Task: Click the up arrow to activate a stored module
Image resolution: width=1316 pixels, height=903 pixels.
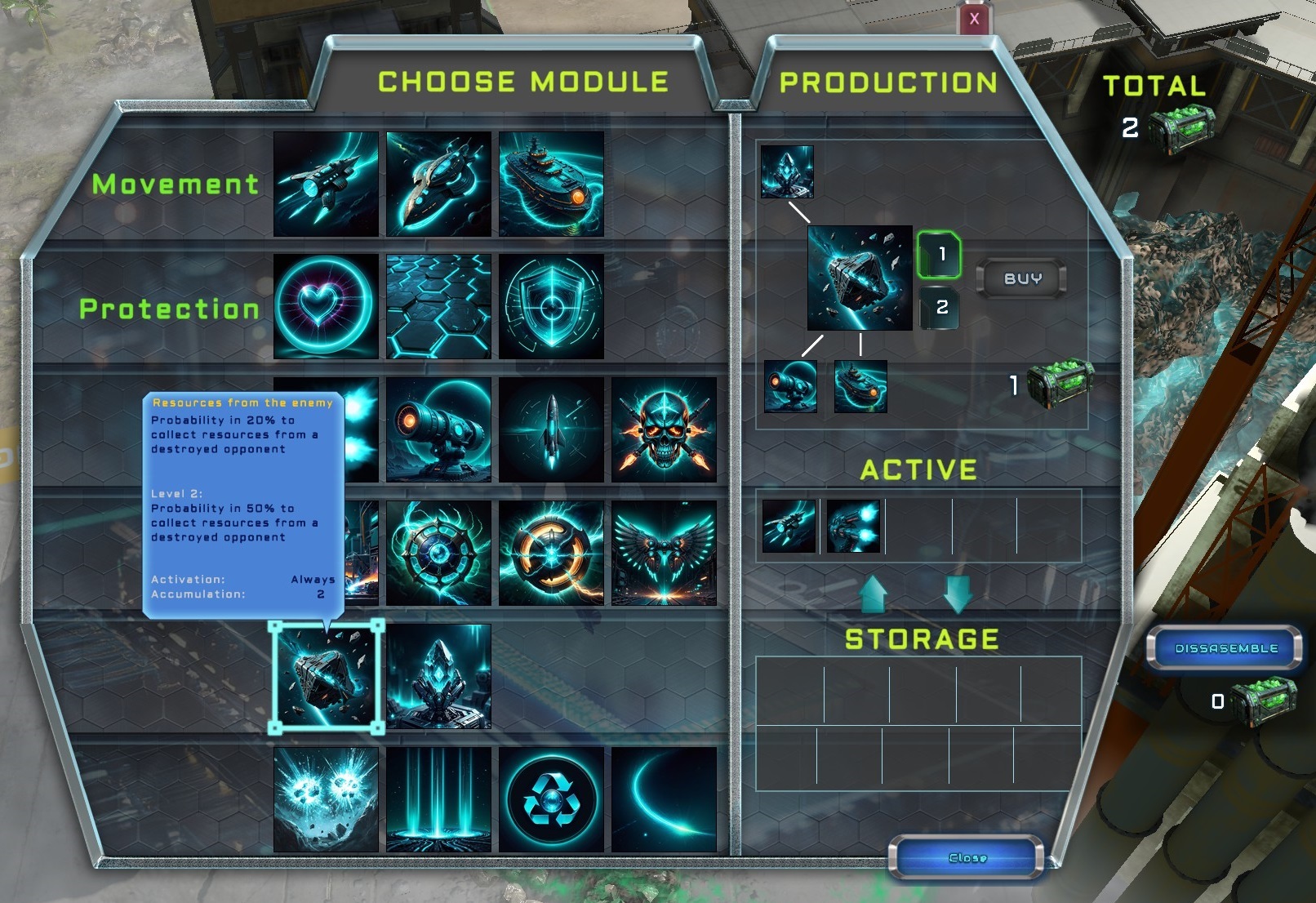Action: coord(873,594)
